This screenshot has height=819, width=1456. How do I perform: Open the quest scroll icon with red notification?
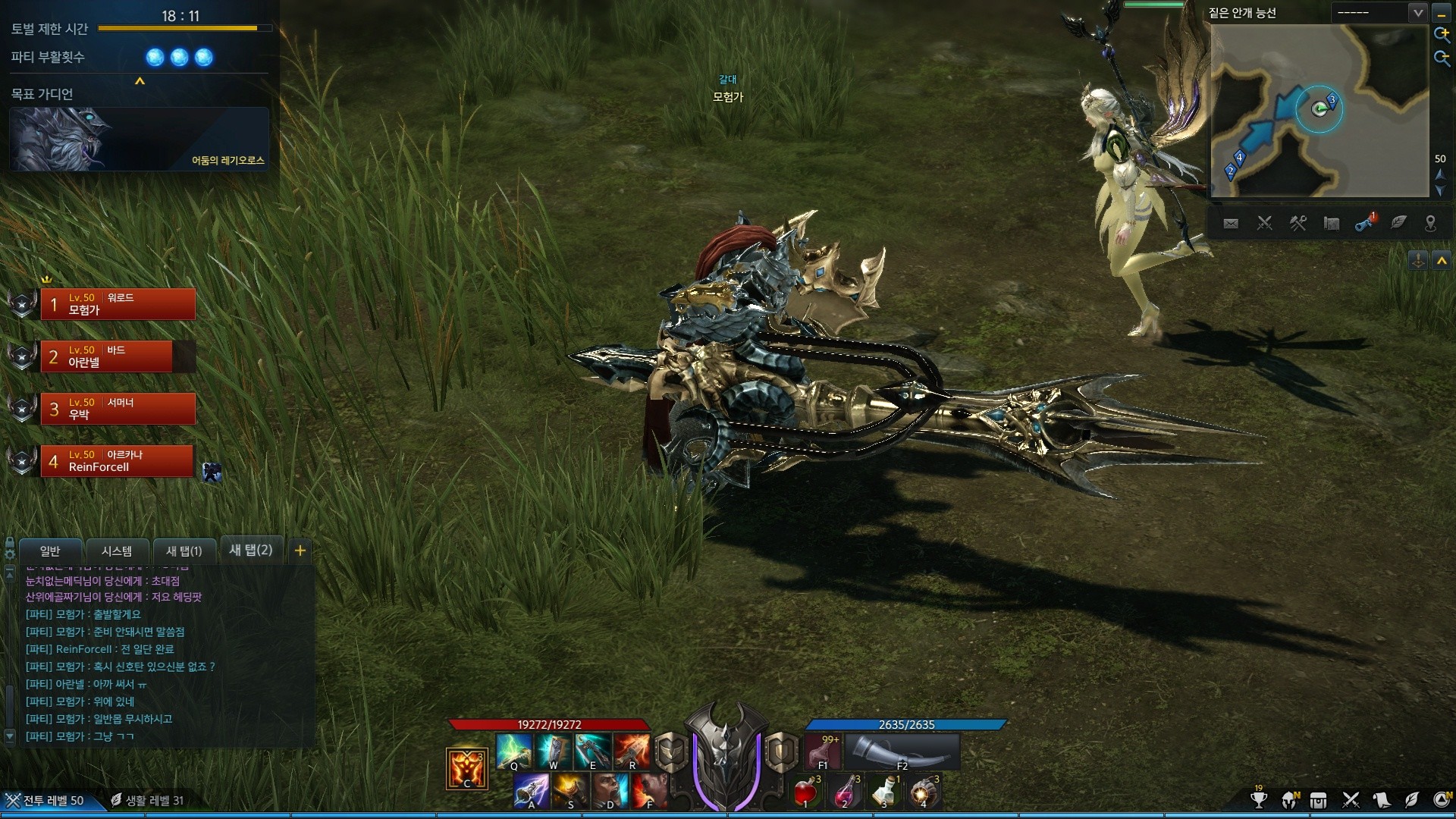1365,223
